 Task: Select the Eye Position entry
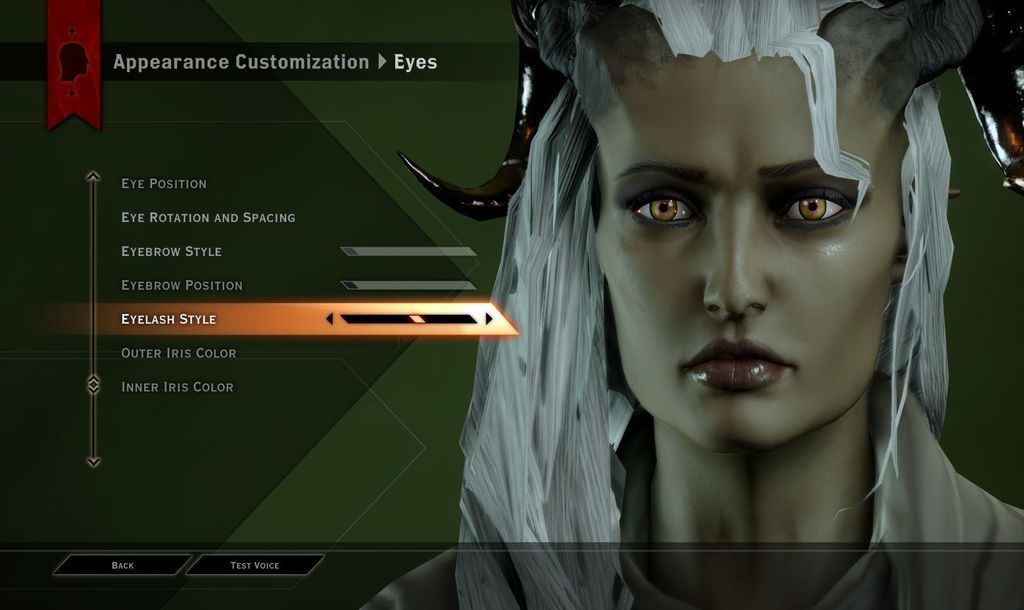164,184
